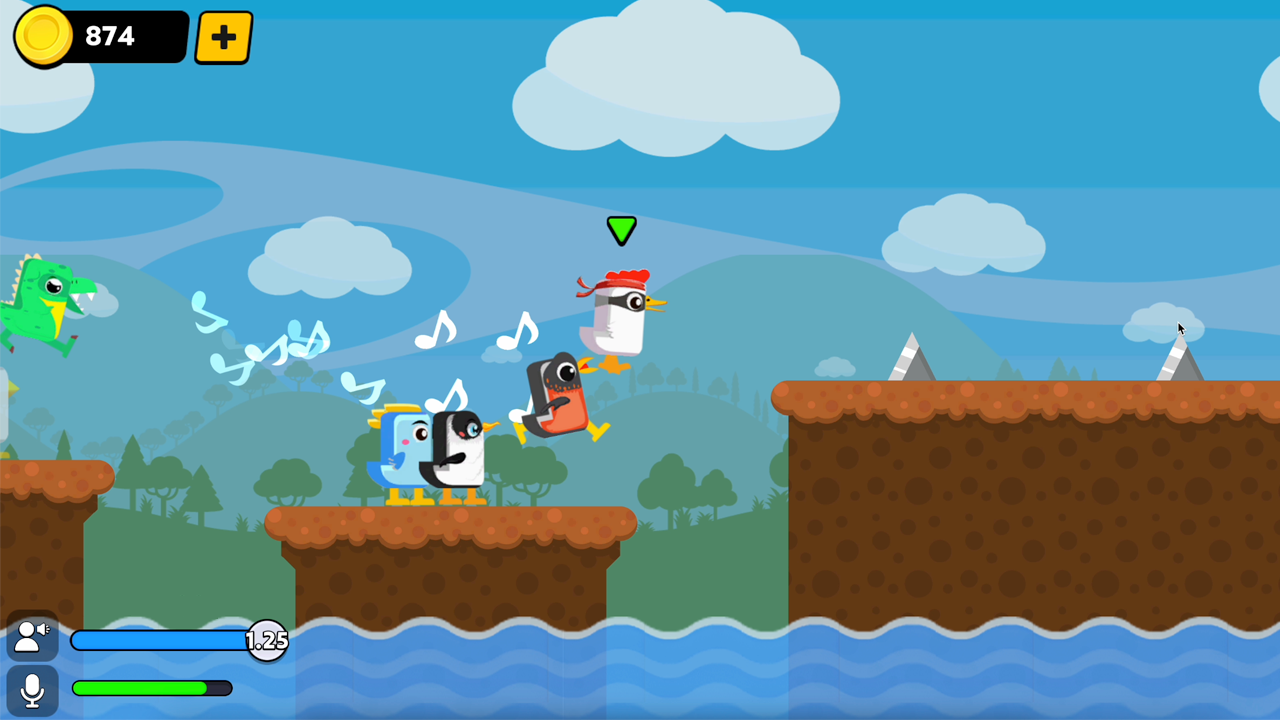1280x720 pixels.
Task: Click the gold coin icon
Action: [42, 36]
